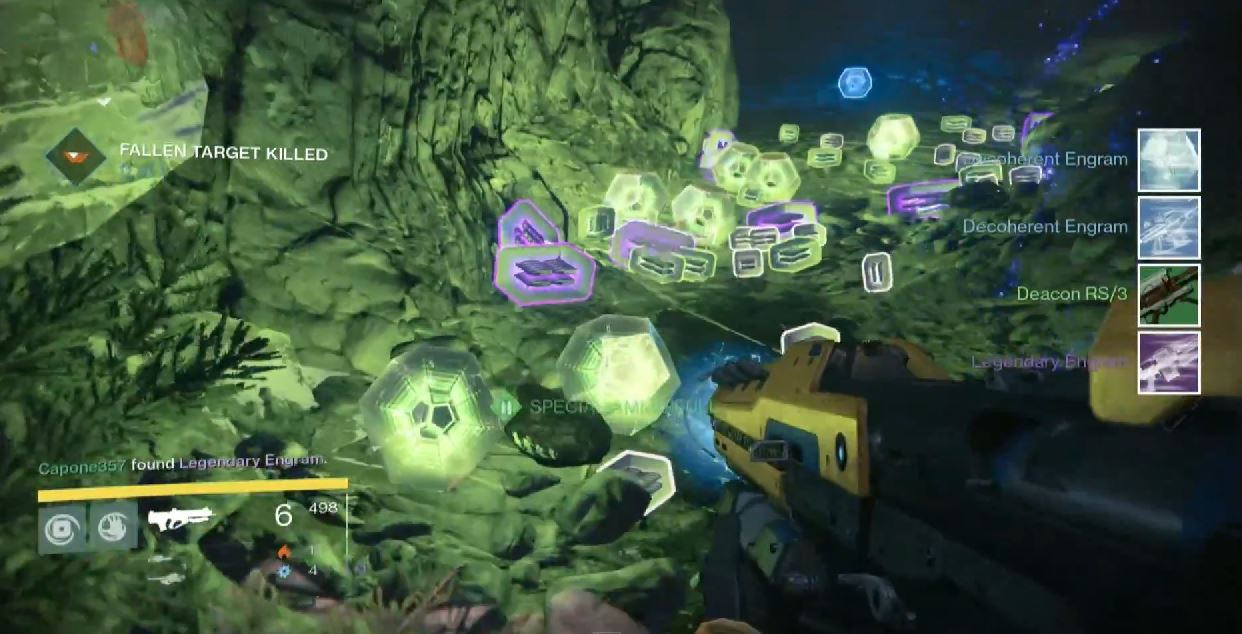
Task: Activate the melee hand ability icon
Action: coord(113,526)
